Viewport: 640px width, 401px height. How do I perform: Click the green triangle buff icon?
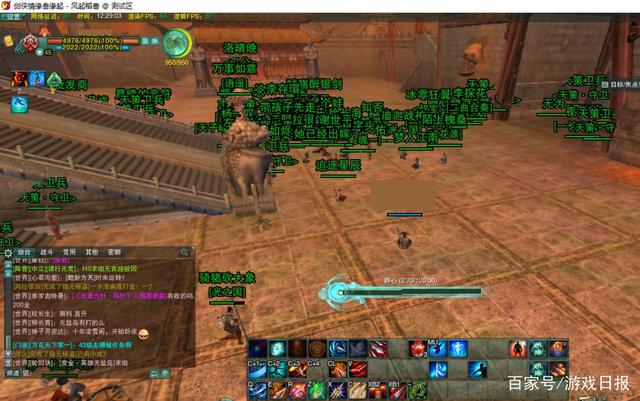(x=53, y=78)
